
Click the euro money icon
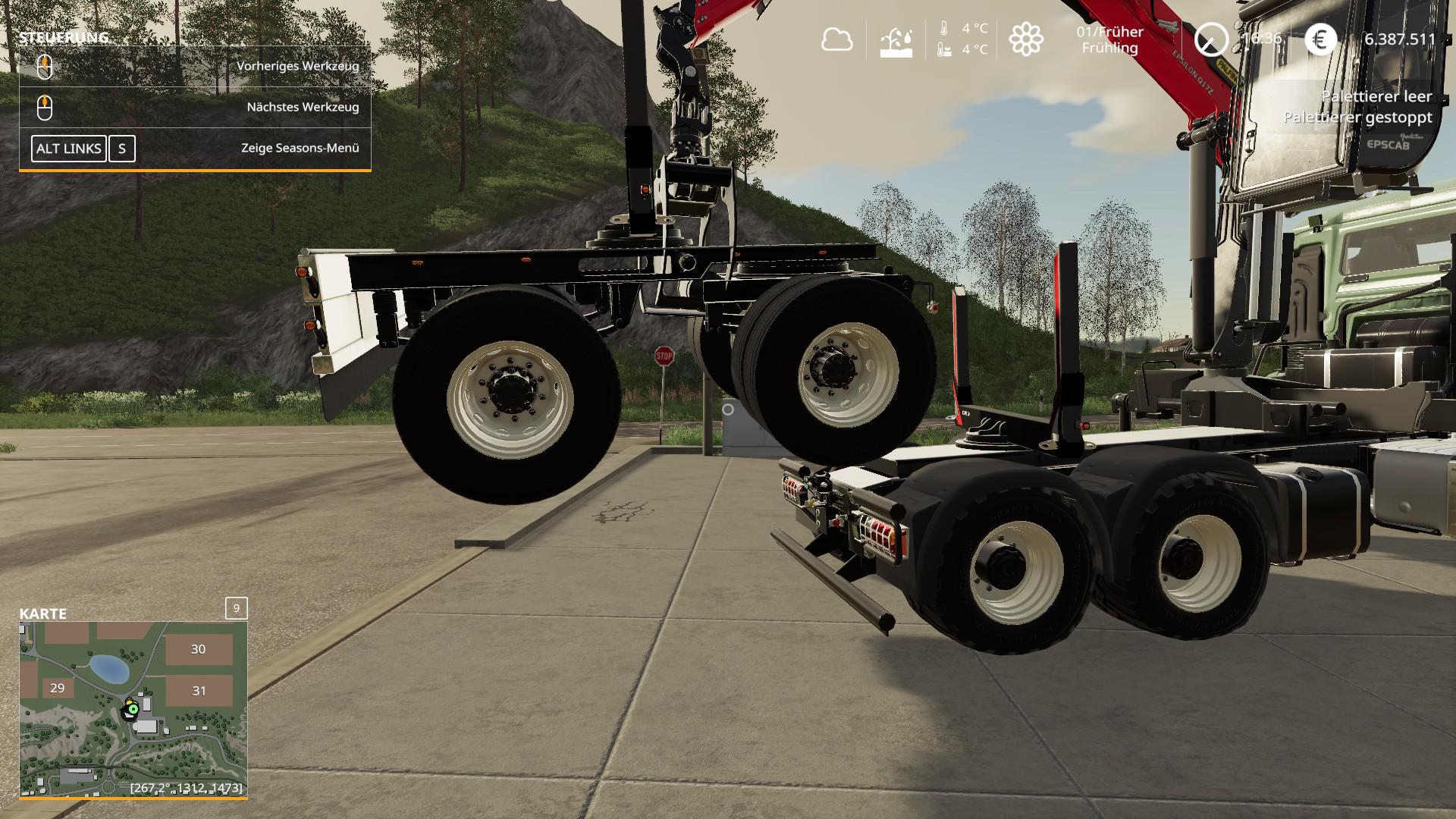pos(1320,39)
